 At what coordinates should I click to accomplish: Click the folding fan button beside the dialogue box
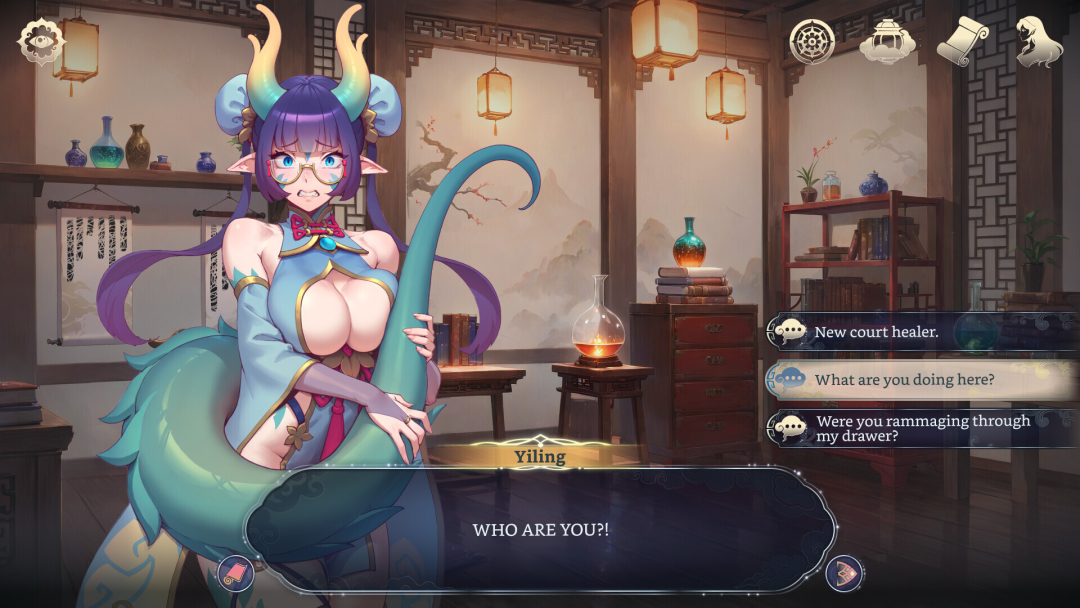(844, 573)
